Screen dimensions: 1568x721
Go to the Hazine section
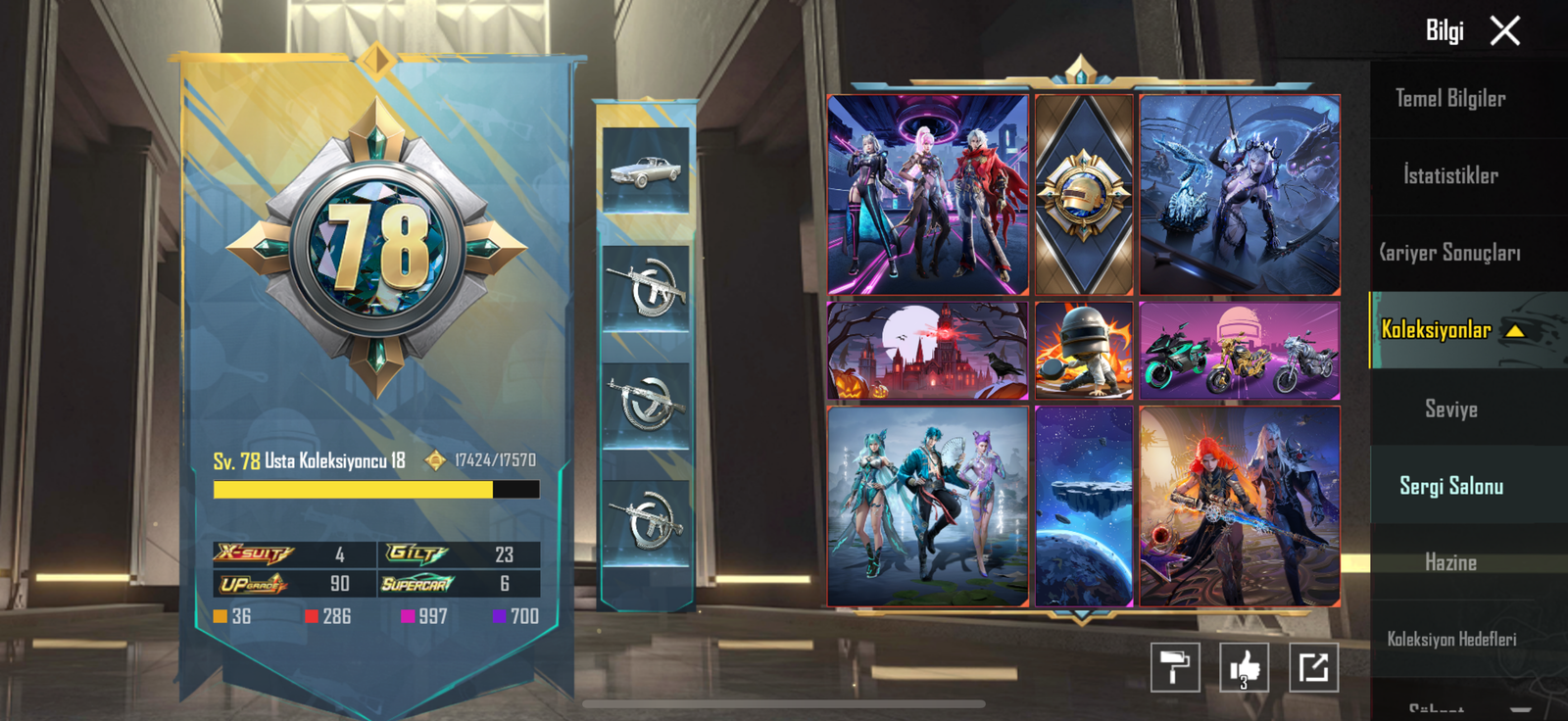[1450, 562]
